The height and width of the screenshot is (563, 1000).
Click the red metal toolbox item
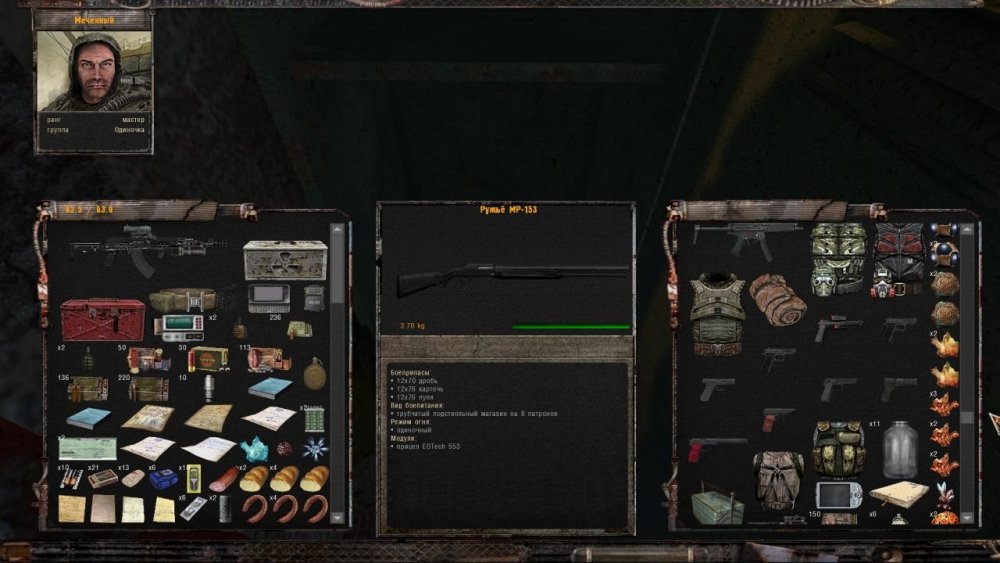103,319
